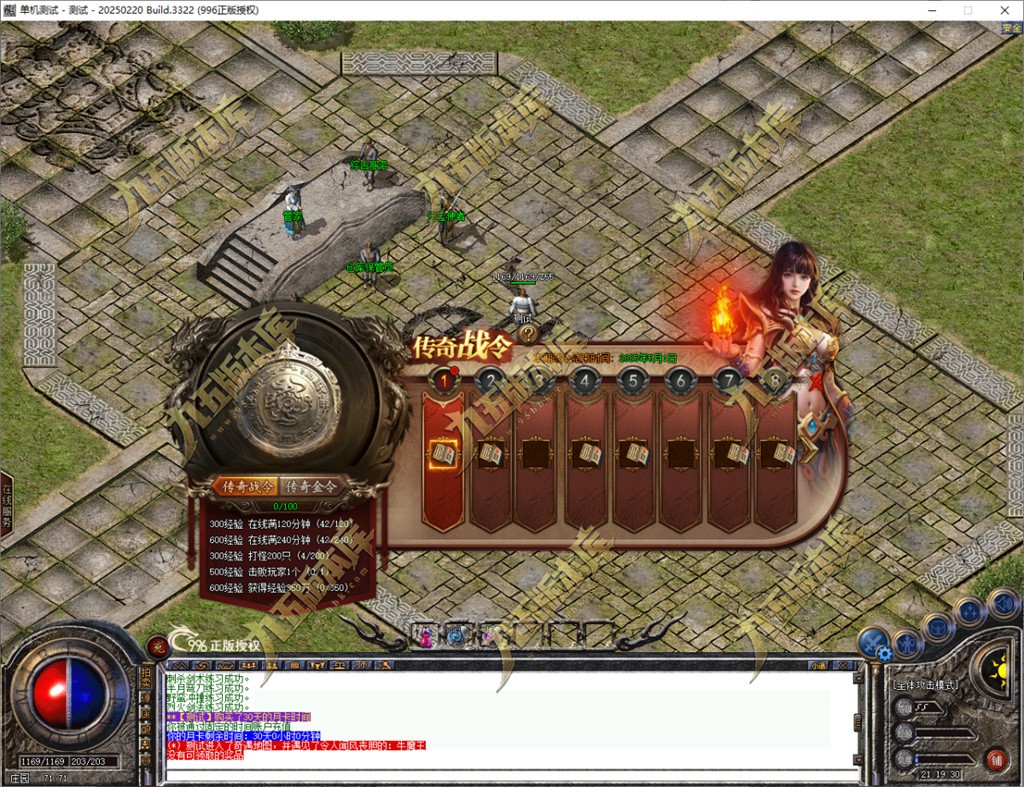This screenshot has width=1024, height=787.
Task: Click the 担卖 button beside the chat
Action: [145, 681]
